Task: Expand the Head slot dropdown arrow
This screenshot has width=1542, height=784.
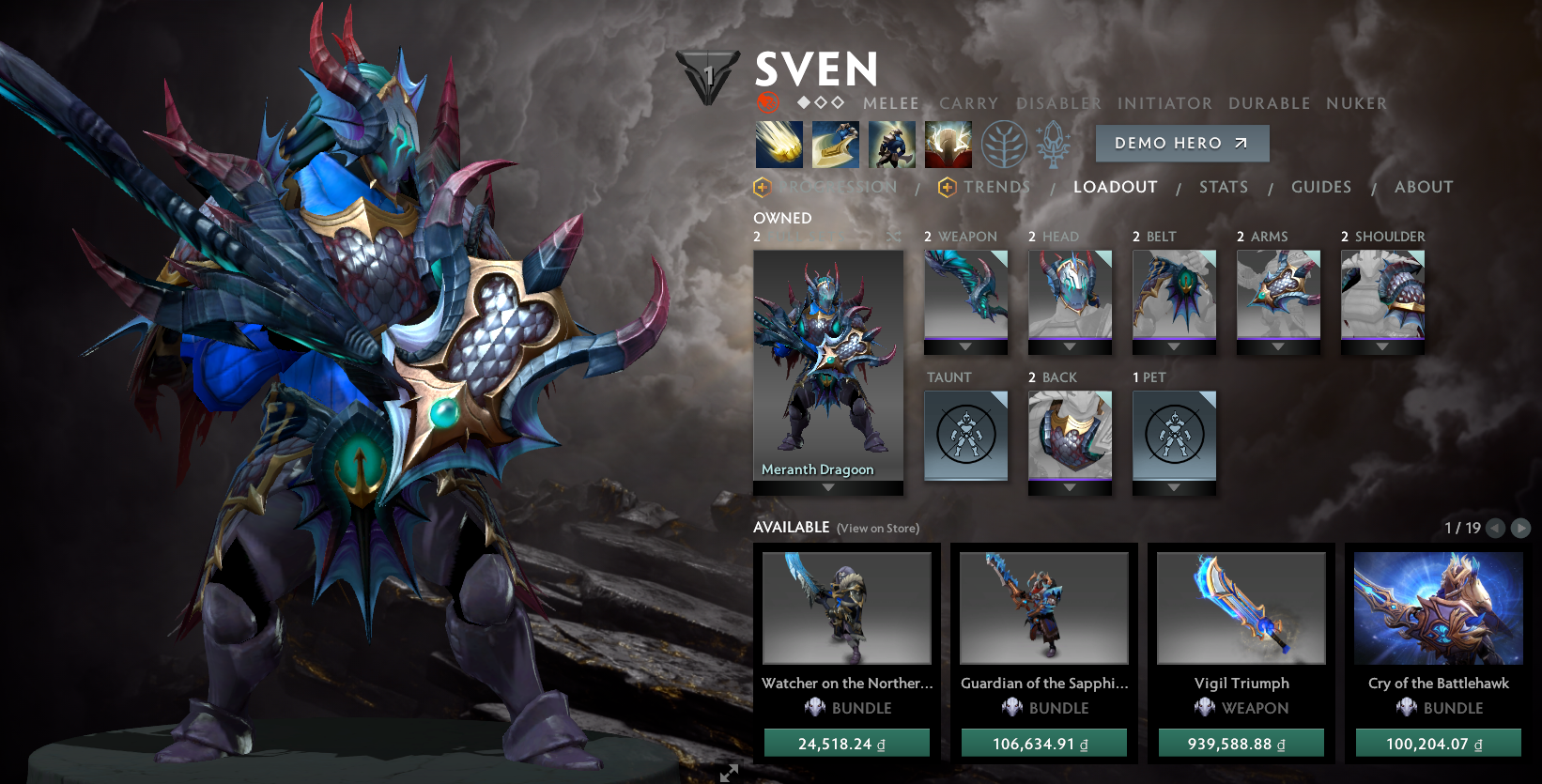Action: (x=1070, y=348)
